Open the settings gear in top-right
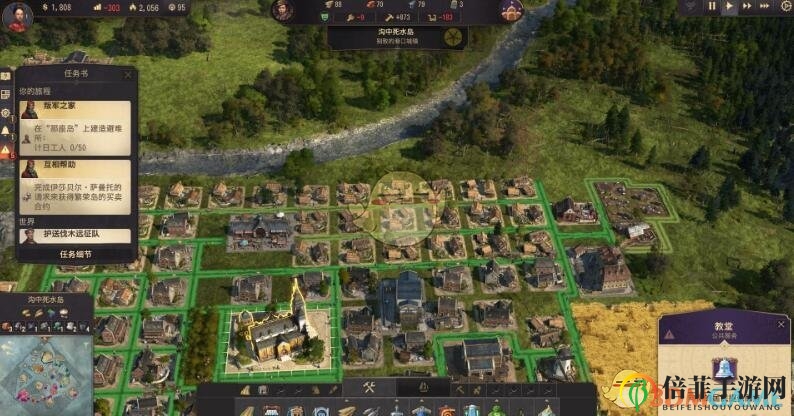Screen dimensions: 794x416 click(x=784, y=7)
